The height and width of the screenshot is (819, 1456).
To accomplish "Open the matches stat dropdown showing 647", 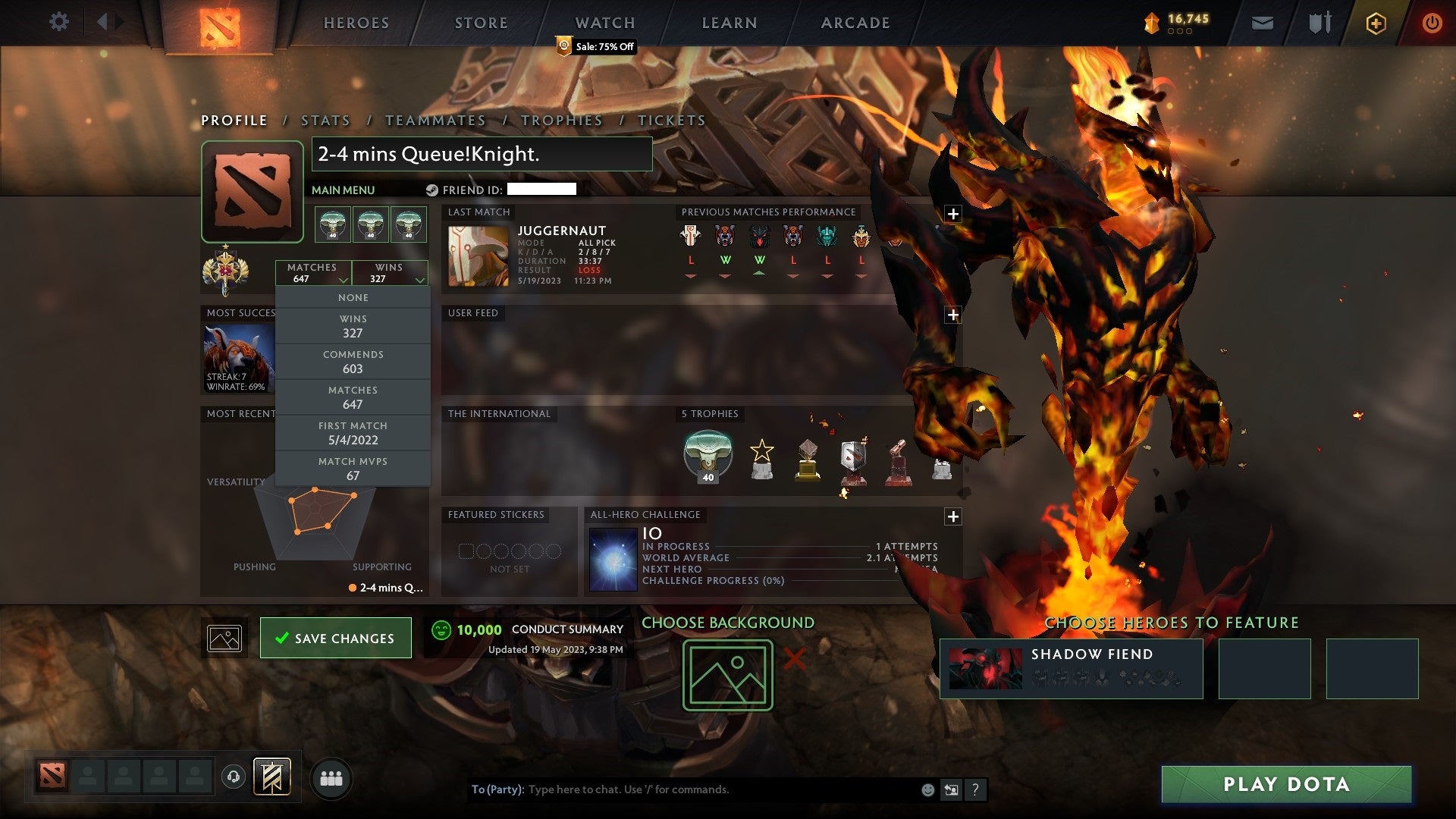I will (x=314, y=273).
